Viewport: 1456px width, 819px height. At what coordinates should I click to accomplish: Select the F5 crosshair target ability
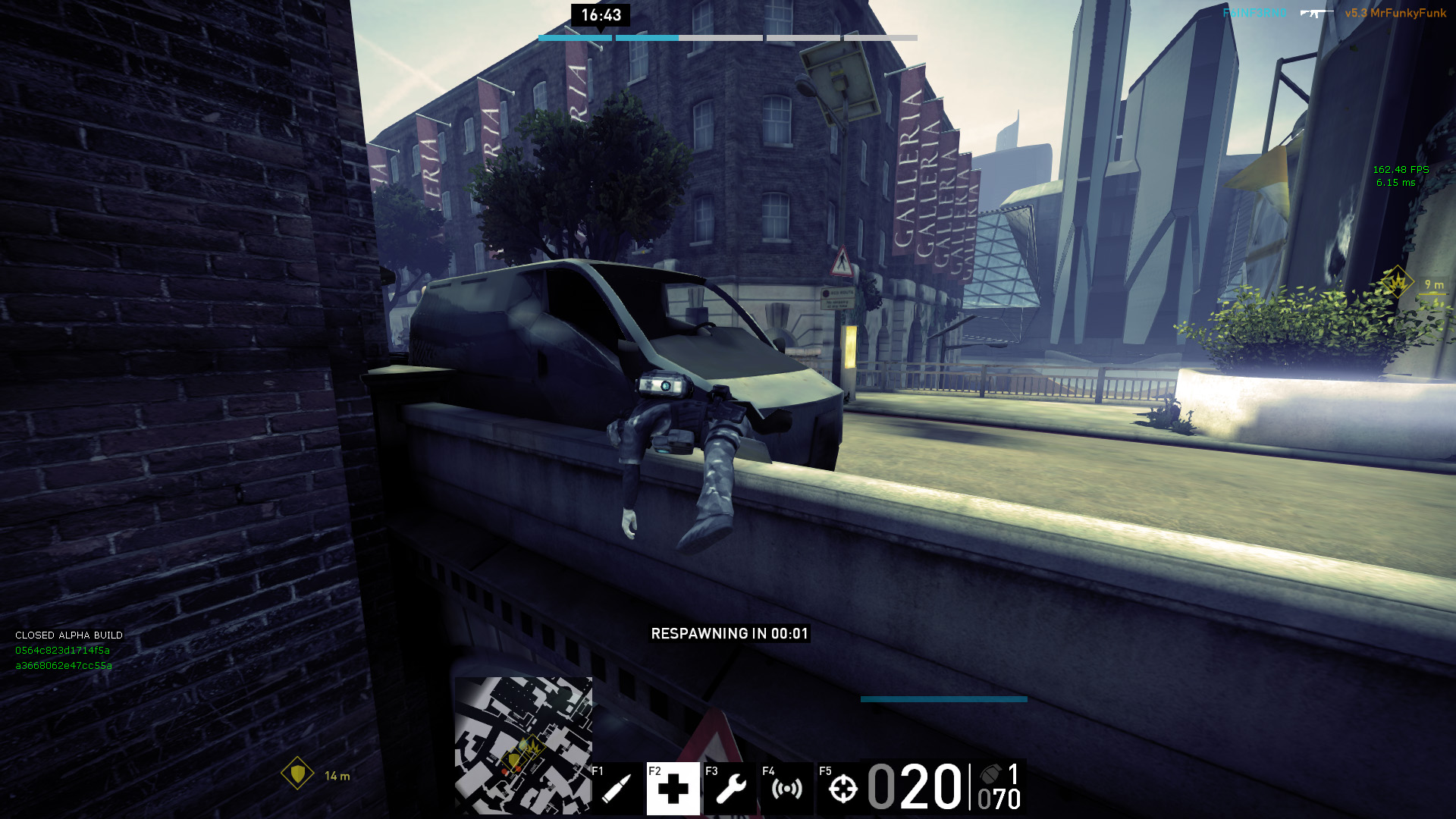click(x=843, y=789)
